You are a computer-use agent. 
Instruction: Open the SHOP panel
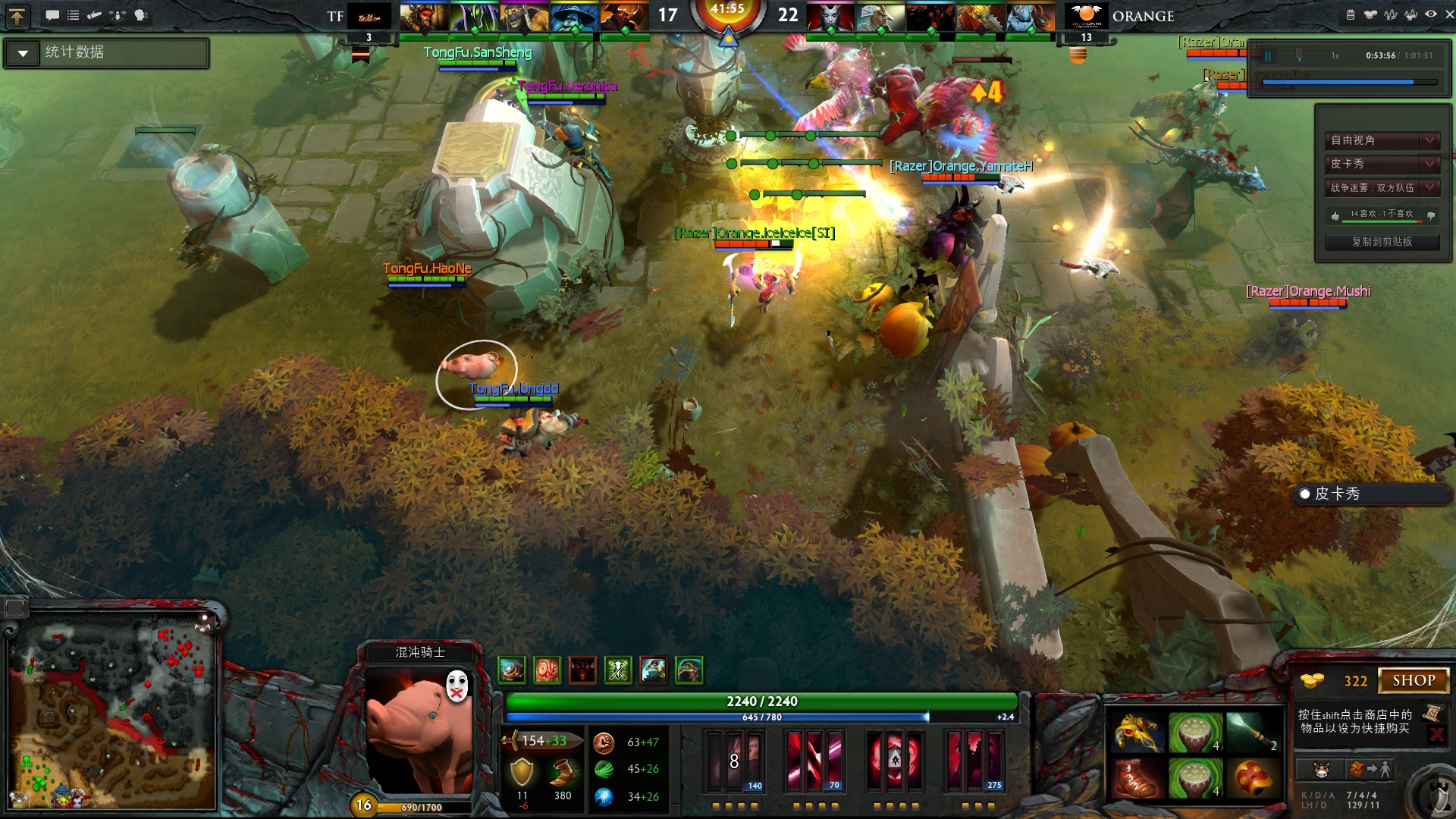pyautogui.click(x=1413, y=680)
